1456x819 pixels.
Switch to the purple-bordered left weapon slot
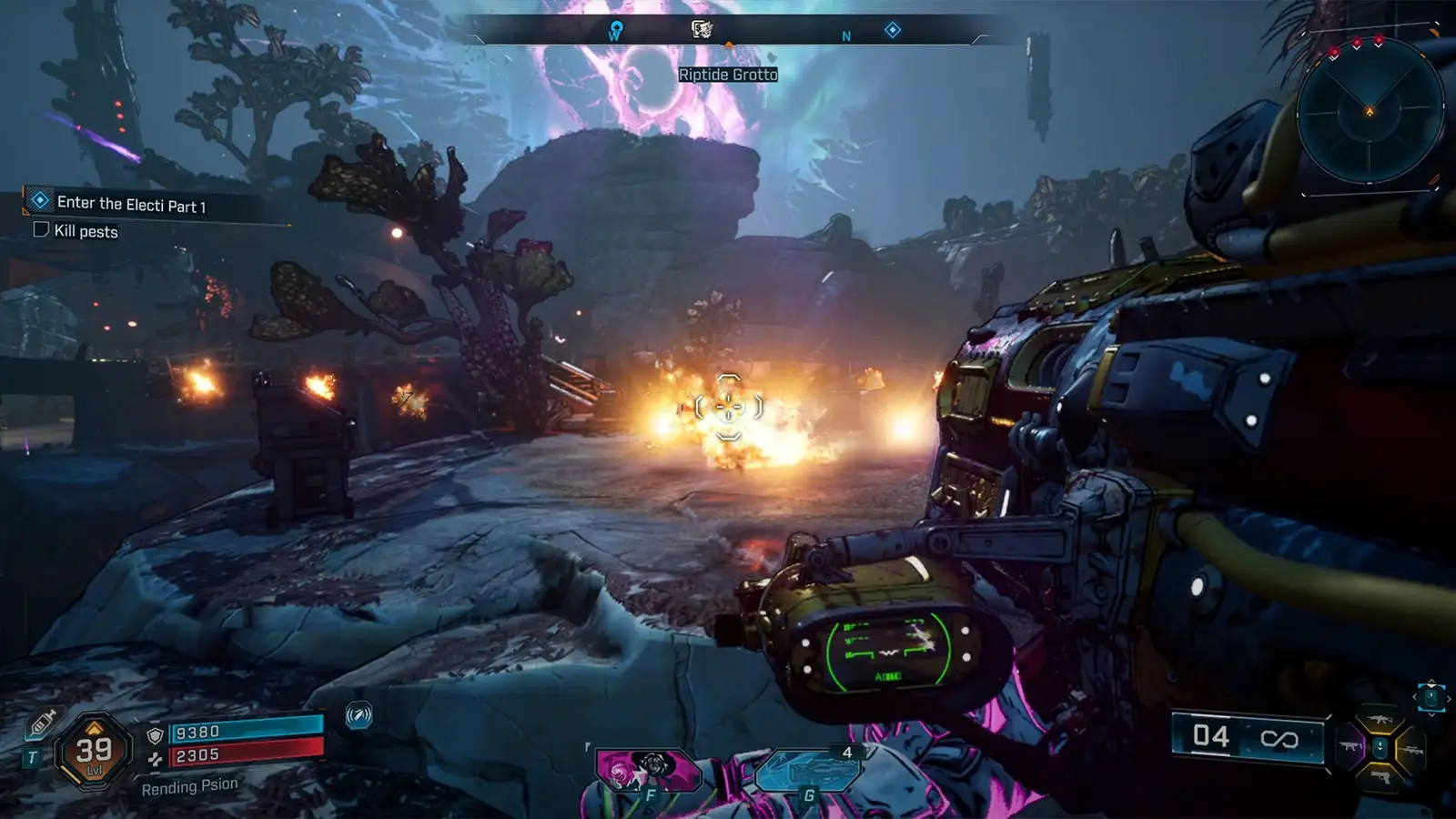(x=1350, y=747)
